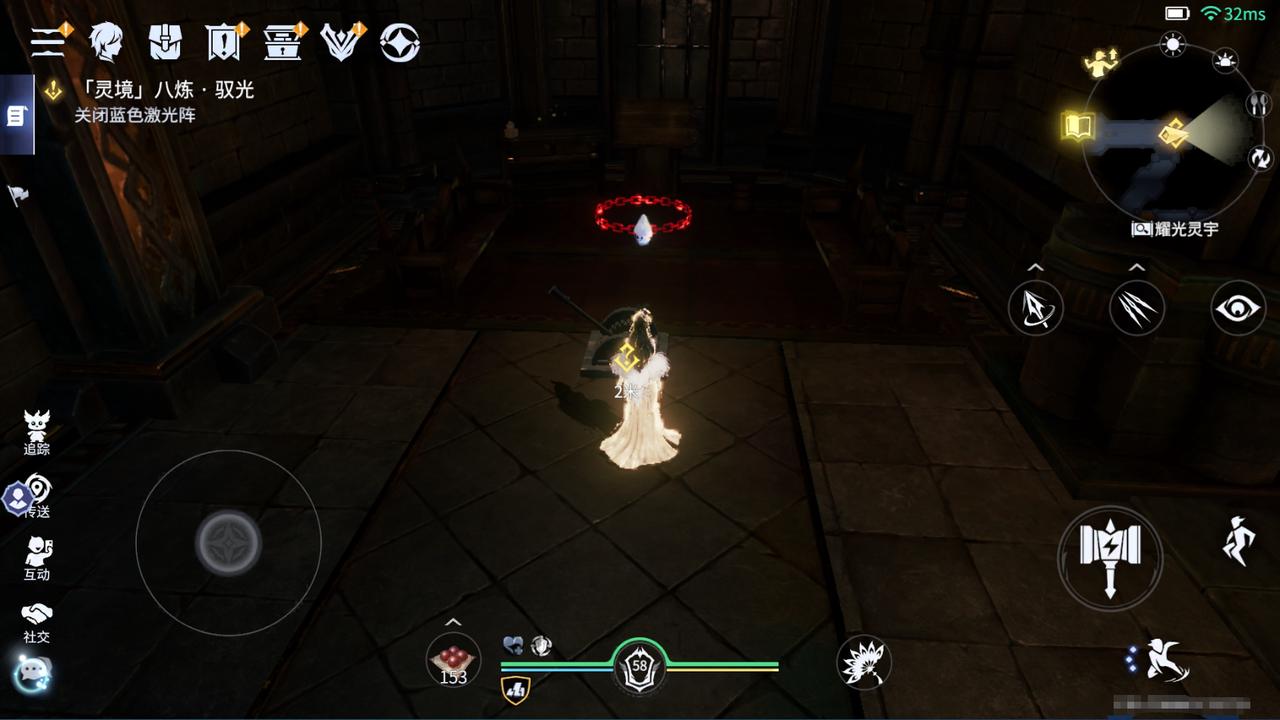Screen dimensions: 1280x720
Task: Click the glowing book marker beside the minimap
Action: (1078, 126)
